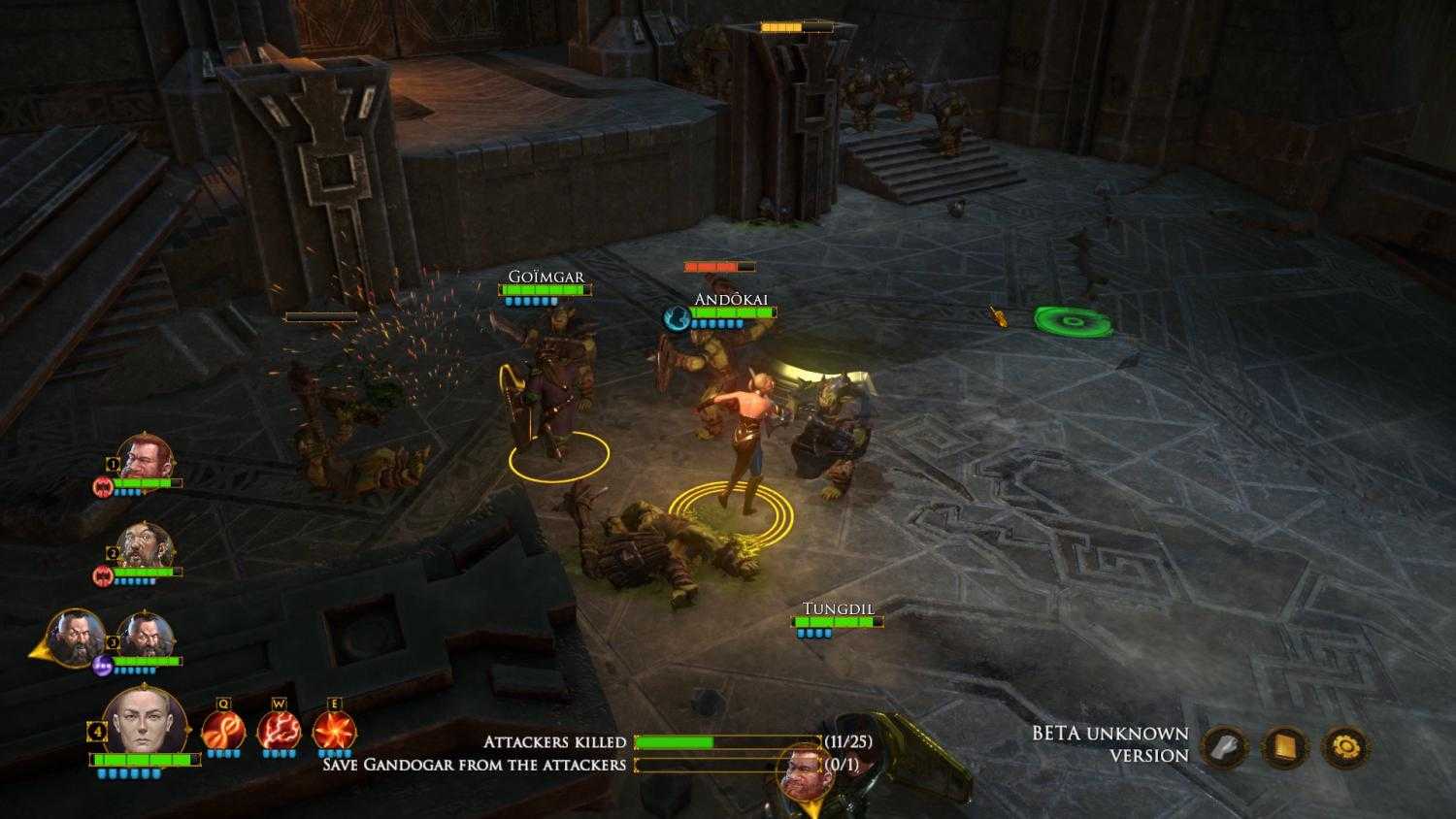Click the Save Gandogar objective text
Image resolution: width=1456 pixels, height=819 pixels.
pyautogui.click(x=473, y=766)
